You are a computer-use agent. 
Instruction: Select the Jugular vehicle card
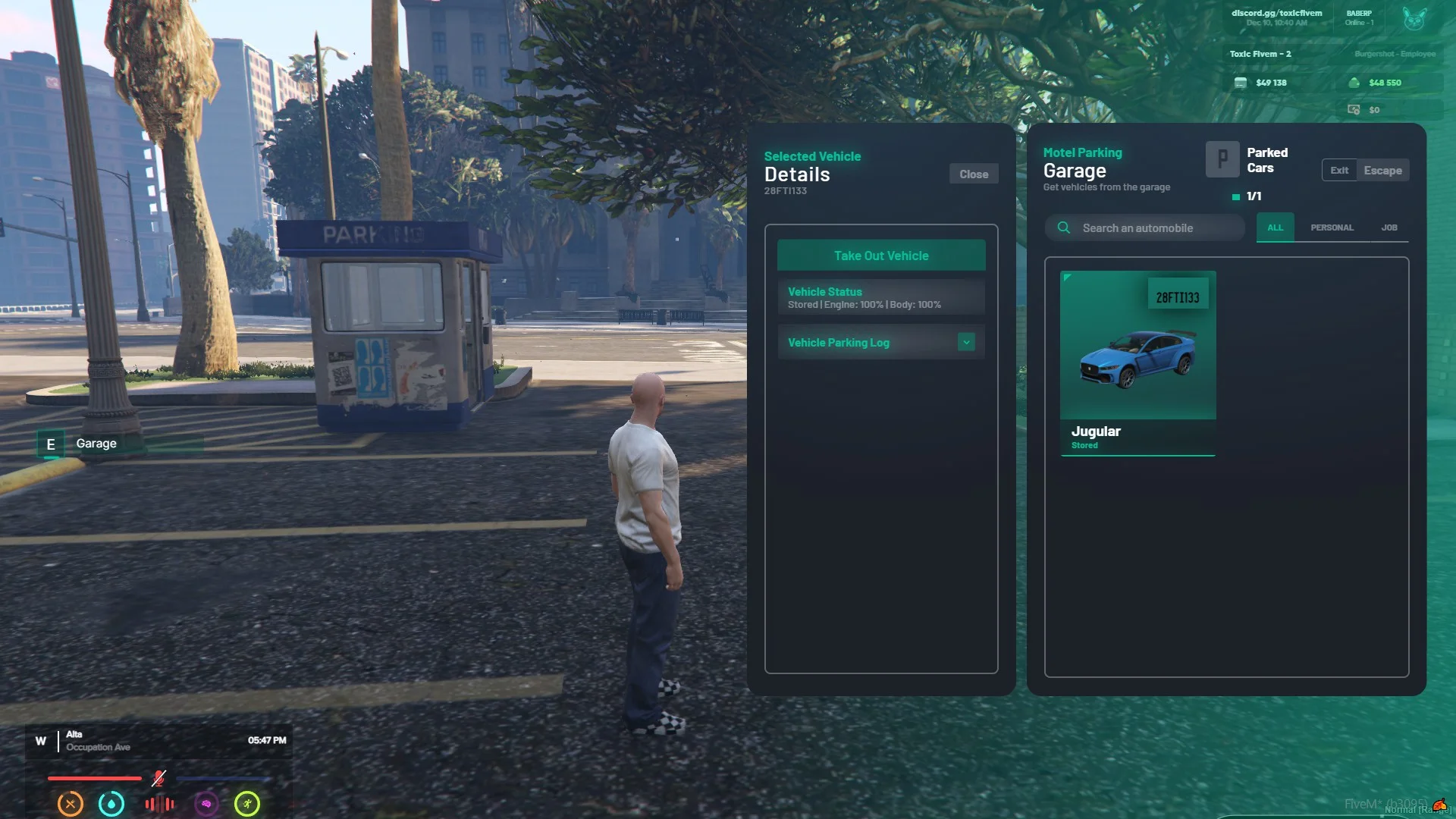pyautogui.click(x=1137, y=362)
